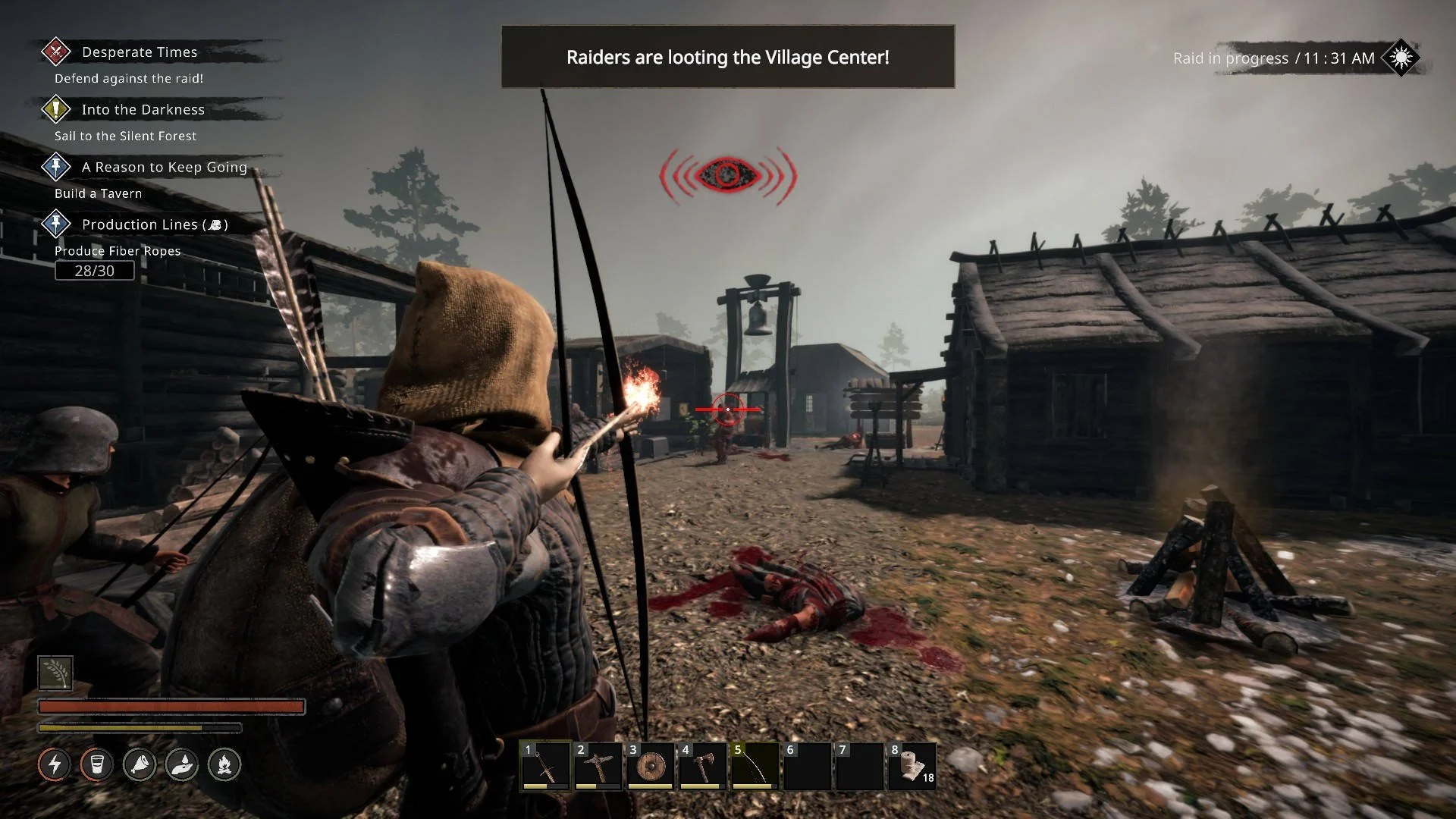Select the bow in hotbar slot 5
The image size is (1456, 819).
[x=755, y=766]
